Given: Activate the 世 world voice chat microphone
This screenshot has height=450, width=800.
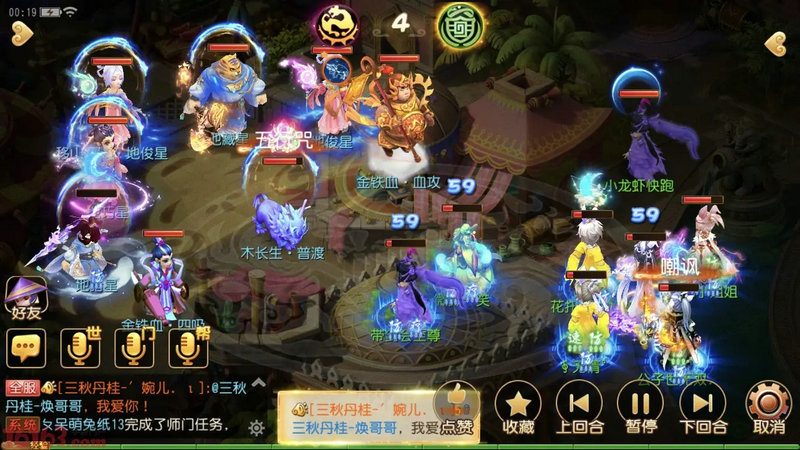Looking at the screenshot, I should pyautogui.click(x=79, y=347).
